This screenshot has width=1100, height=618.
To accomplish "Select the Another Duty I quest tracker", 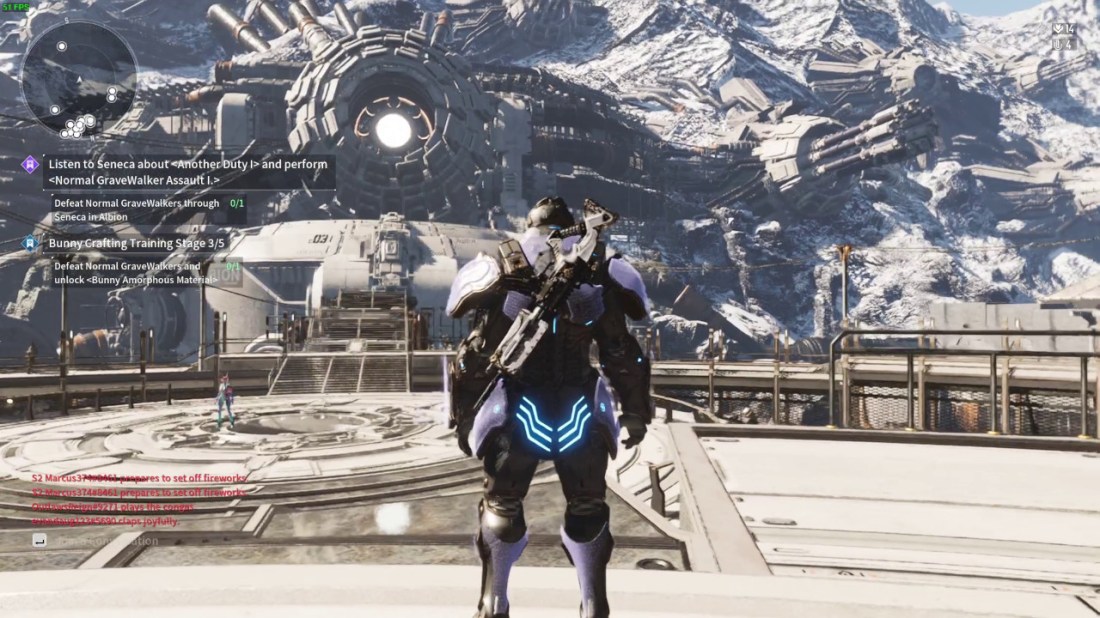I will (x=188, y=171).
